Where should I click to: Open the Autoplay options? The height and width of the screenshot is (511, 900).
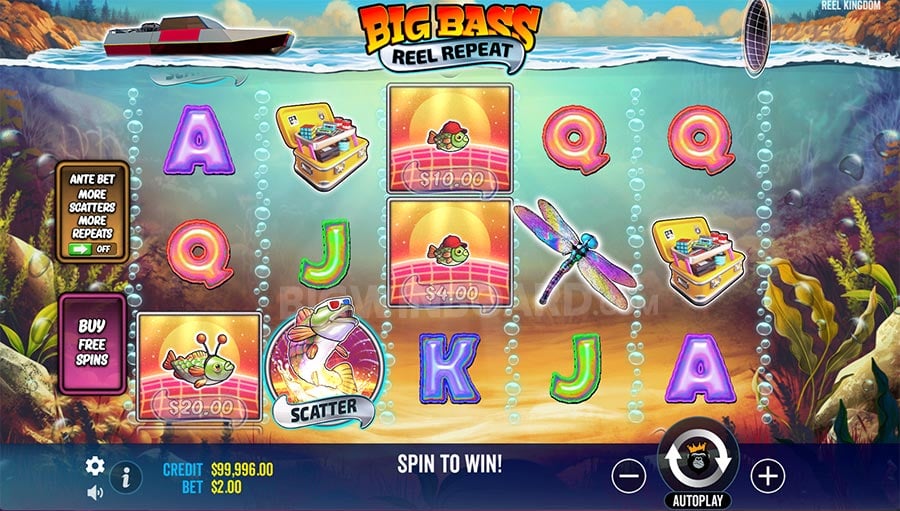[697, 500]
